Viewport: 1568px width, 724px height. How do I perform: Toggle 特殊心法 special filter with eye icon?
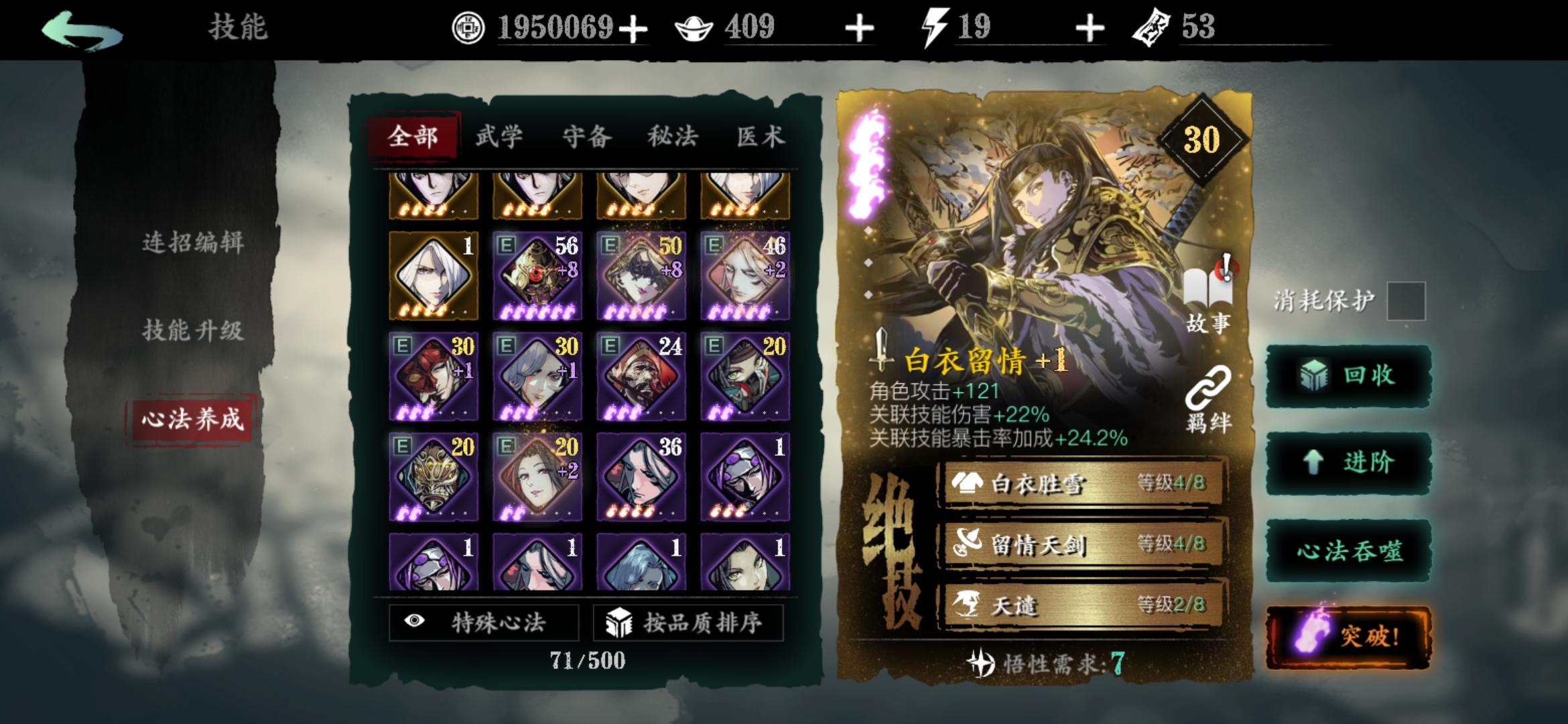(x=484, y=621)
